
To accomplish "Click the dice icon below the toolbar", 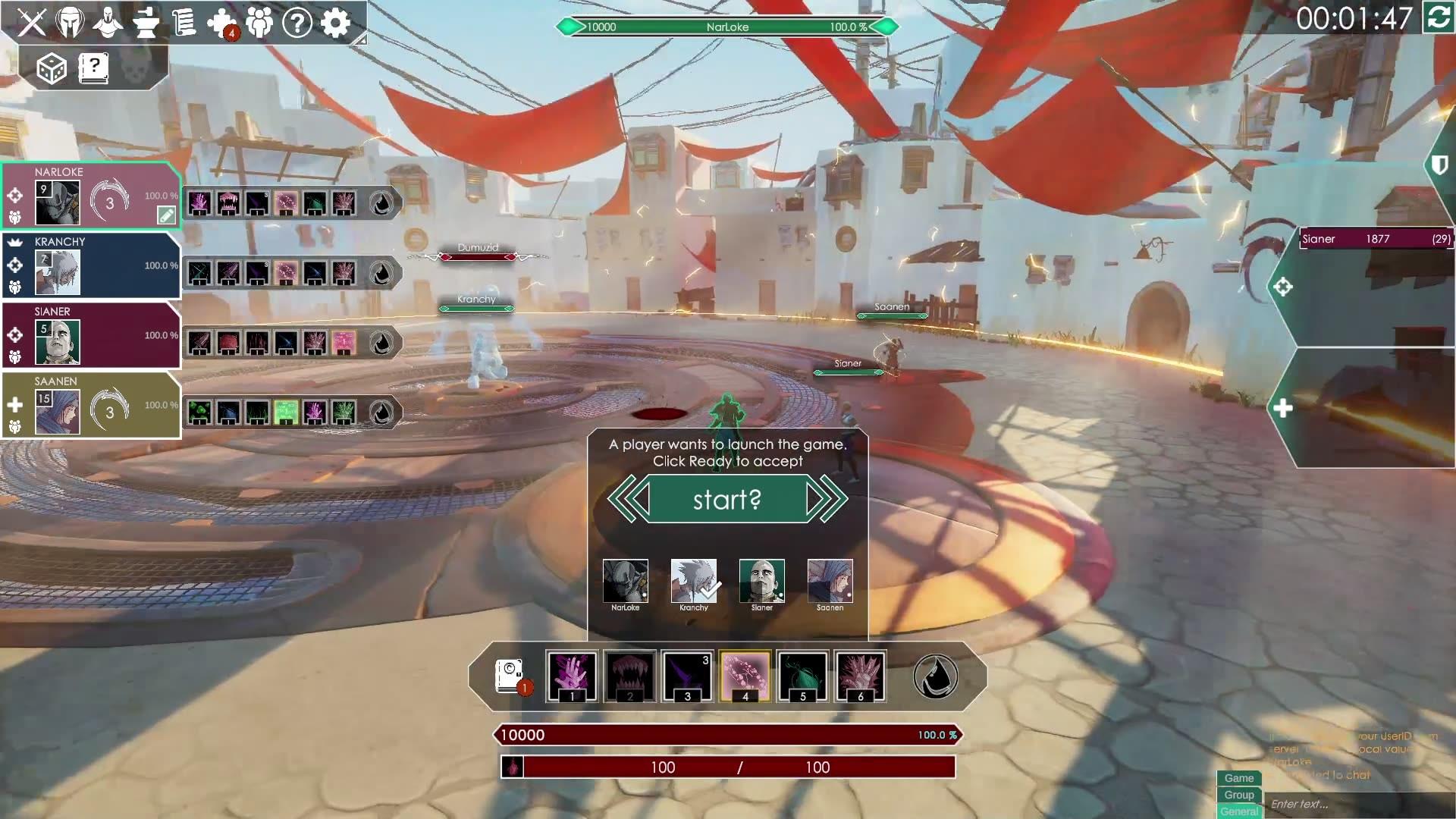I will (x=52, y=68).
